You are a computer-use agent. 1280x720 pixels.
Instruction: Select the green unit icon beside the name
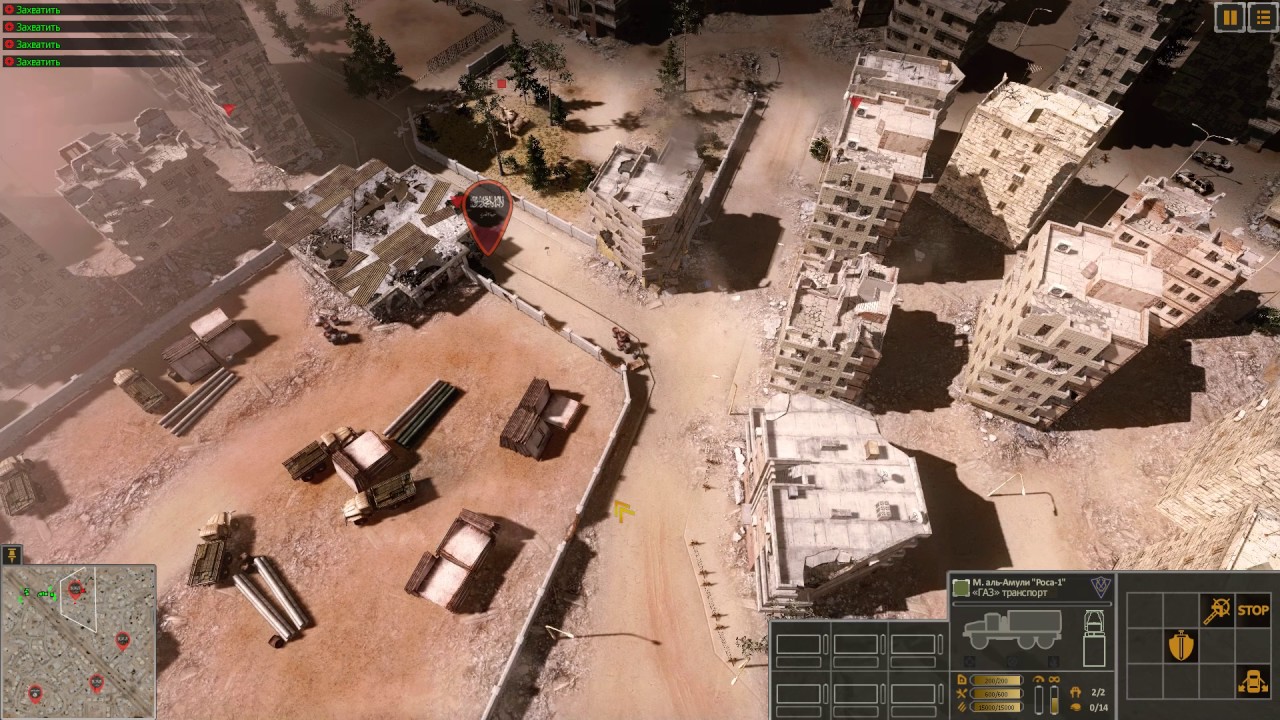tap(961, 587)
